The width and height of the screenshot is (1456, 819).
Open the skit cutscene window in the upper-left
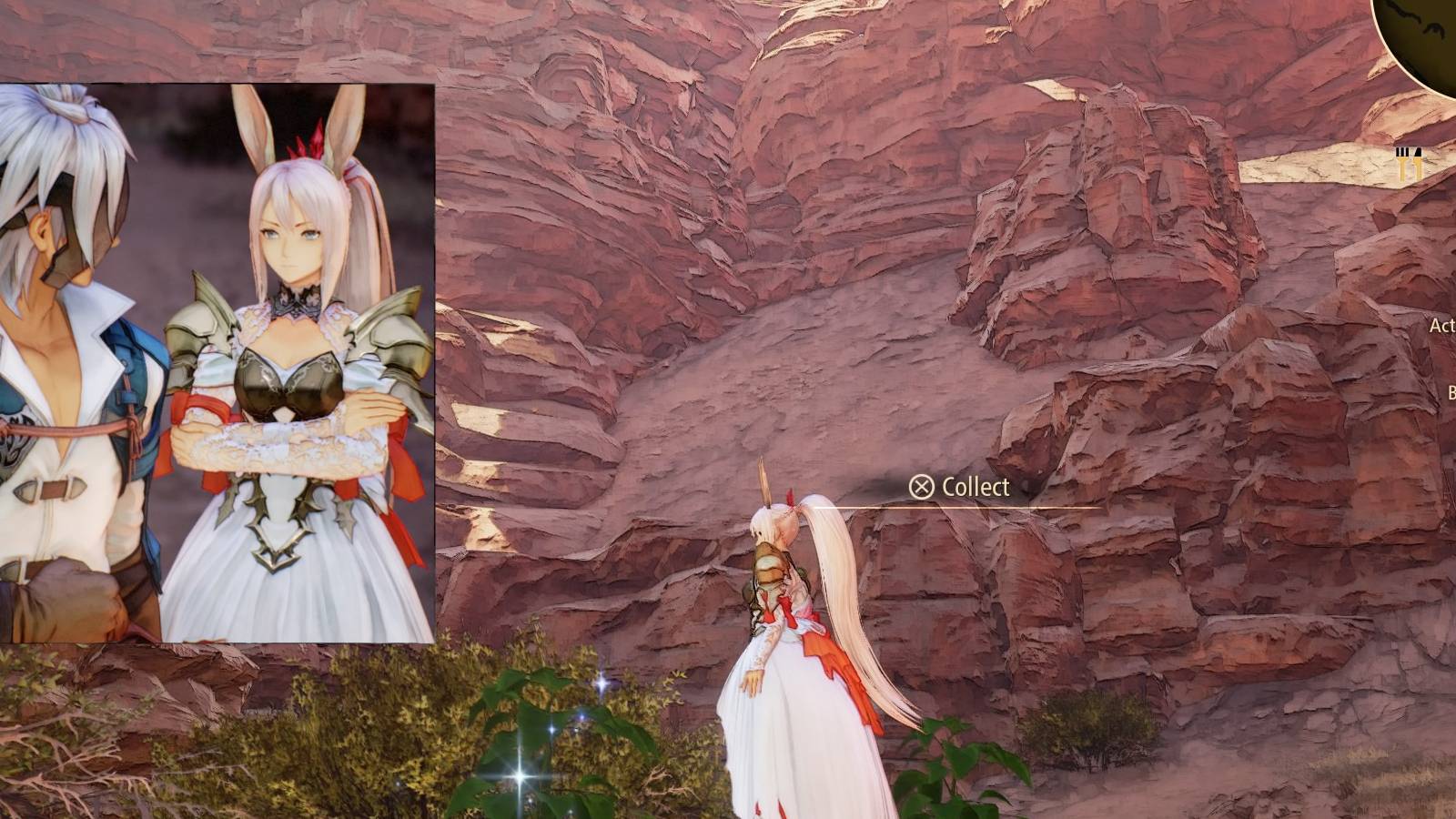(218, 364)
